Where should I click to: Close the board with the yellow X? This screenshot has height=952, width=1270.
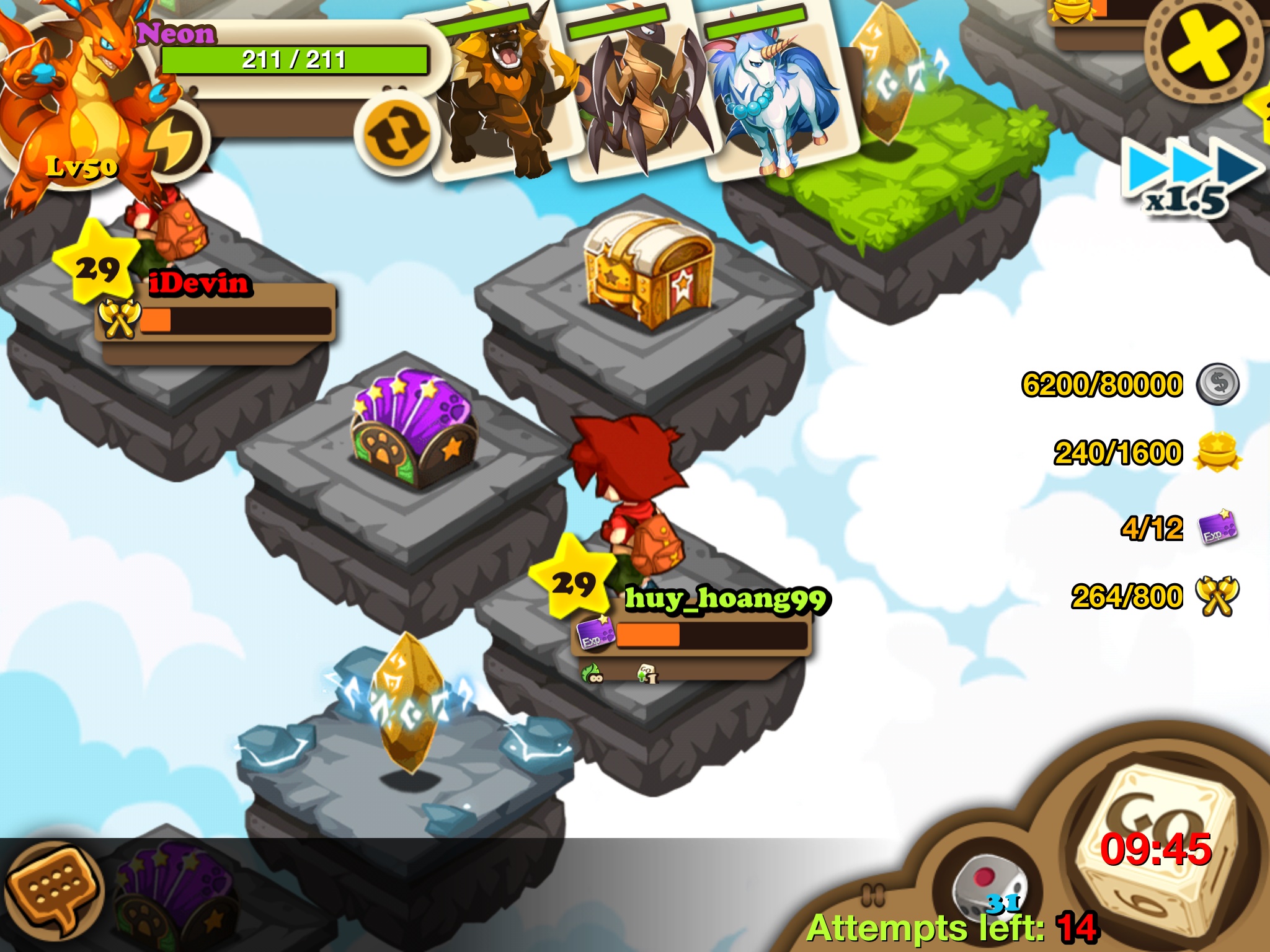coord(1203,51)
